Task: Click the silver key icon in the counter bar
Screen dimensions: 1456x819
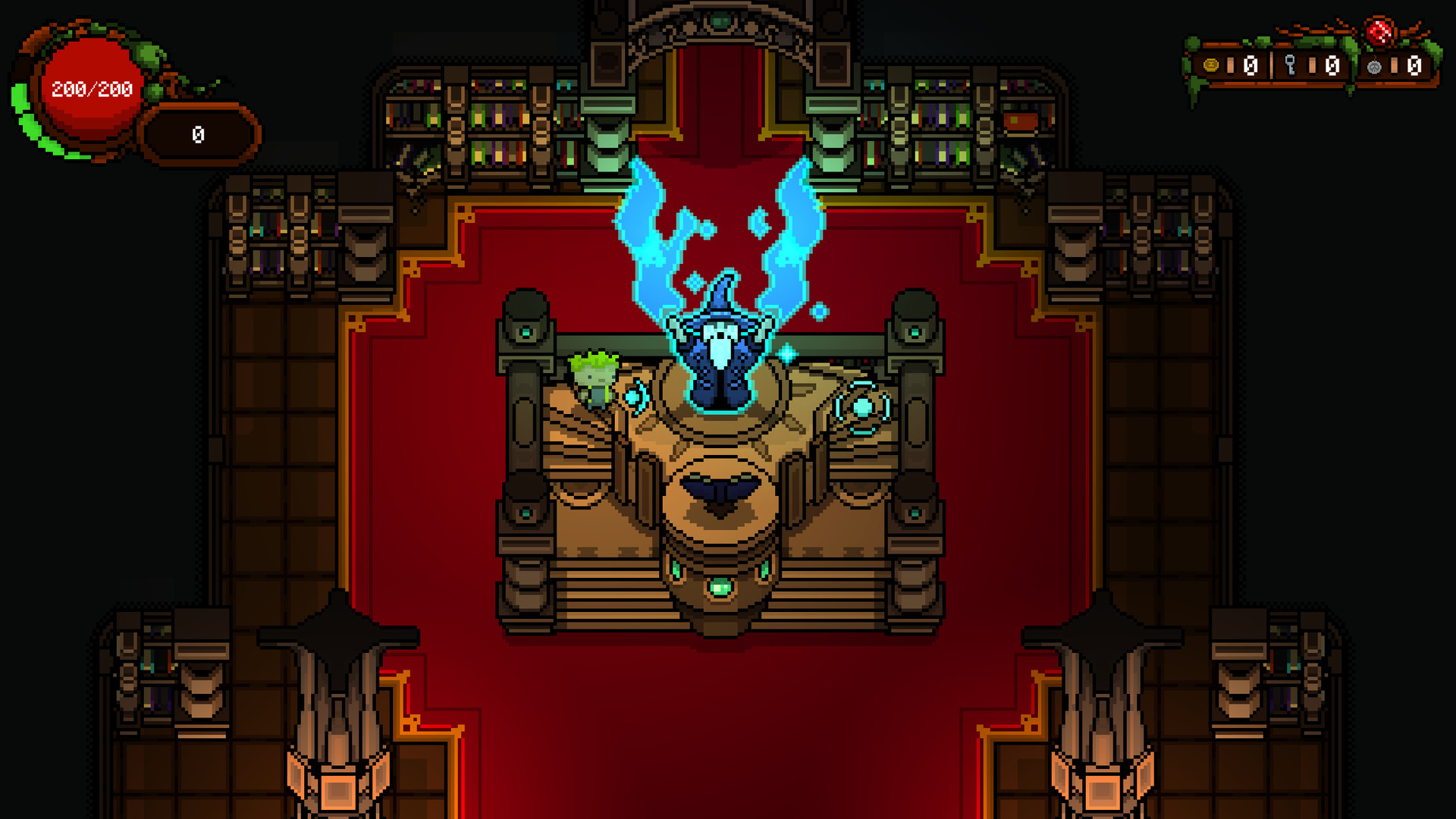Action: pyautogui.click(x=1290, y=64)
